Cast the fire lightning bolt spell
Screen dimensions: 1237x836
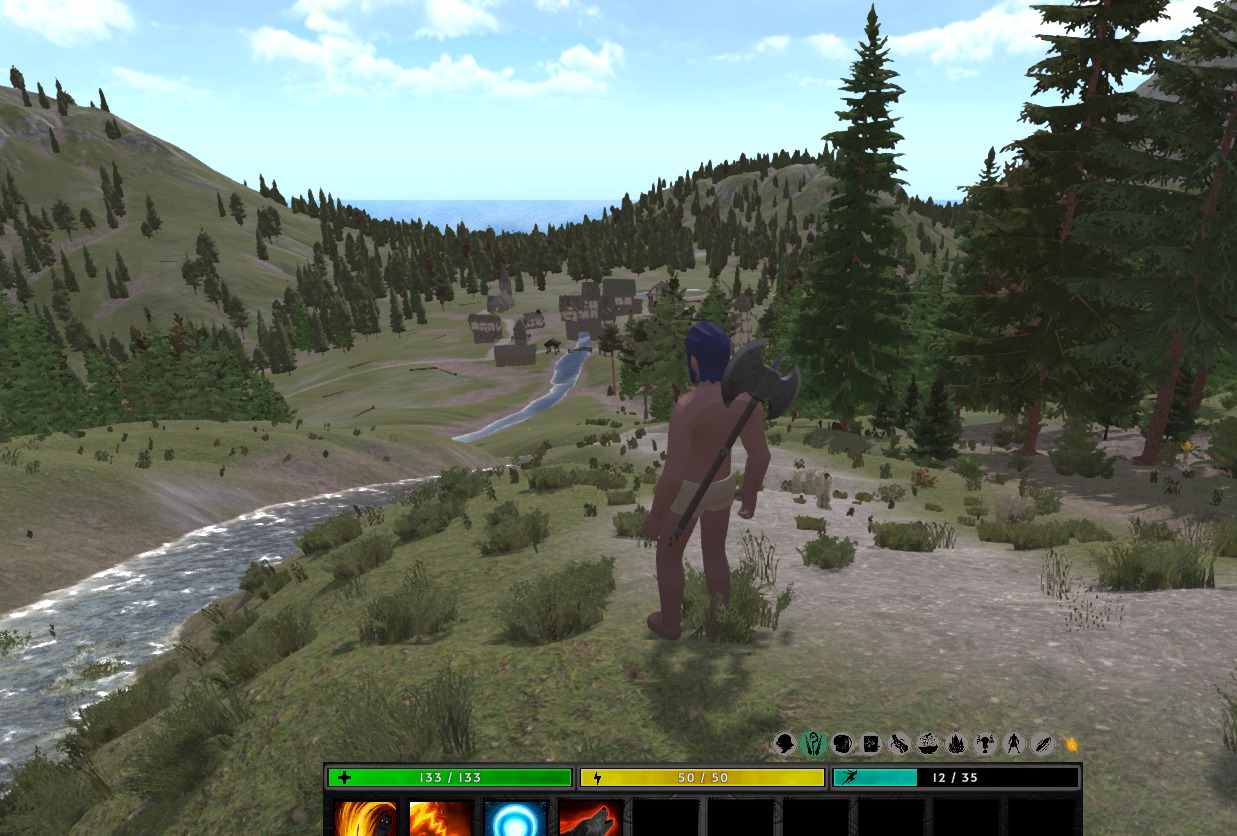point(440,819)
